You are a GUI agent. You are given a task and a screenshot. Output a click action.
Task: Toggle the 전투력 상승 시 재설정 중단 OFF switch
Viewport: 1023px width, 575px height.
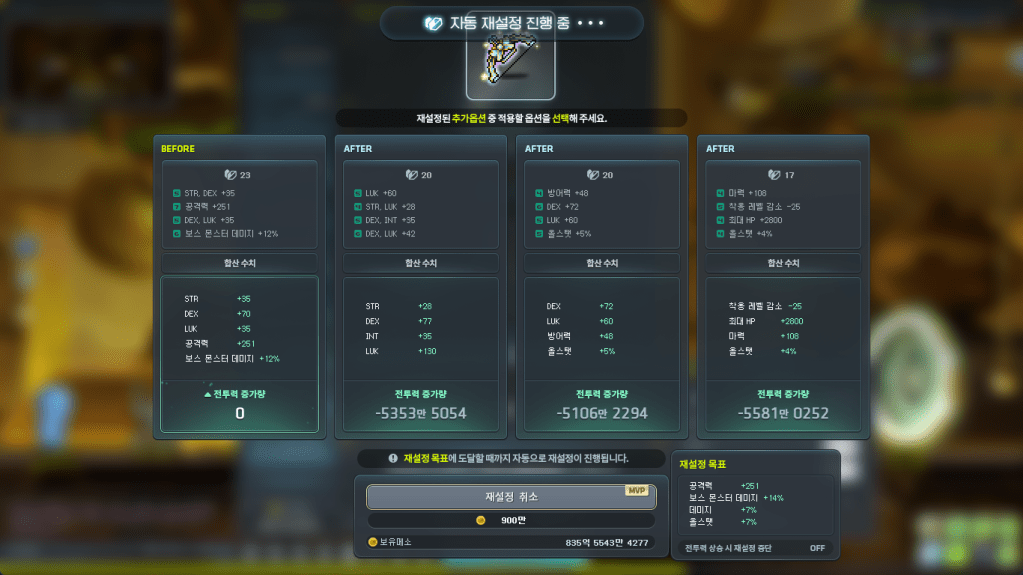point(817,548)
